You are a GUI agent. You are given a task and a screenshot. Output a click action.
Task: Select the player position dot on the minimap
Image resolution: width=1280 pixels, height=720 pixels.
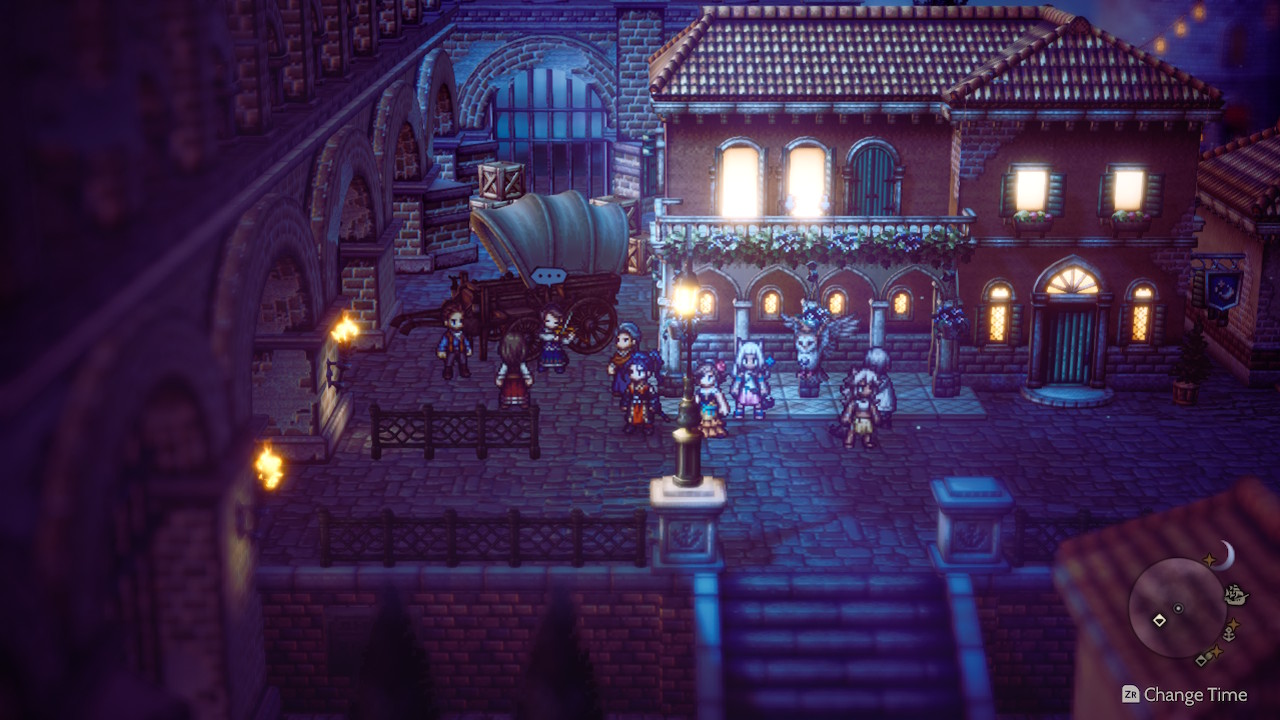click(1178, 608)
